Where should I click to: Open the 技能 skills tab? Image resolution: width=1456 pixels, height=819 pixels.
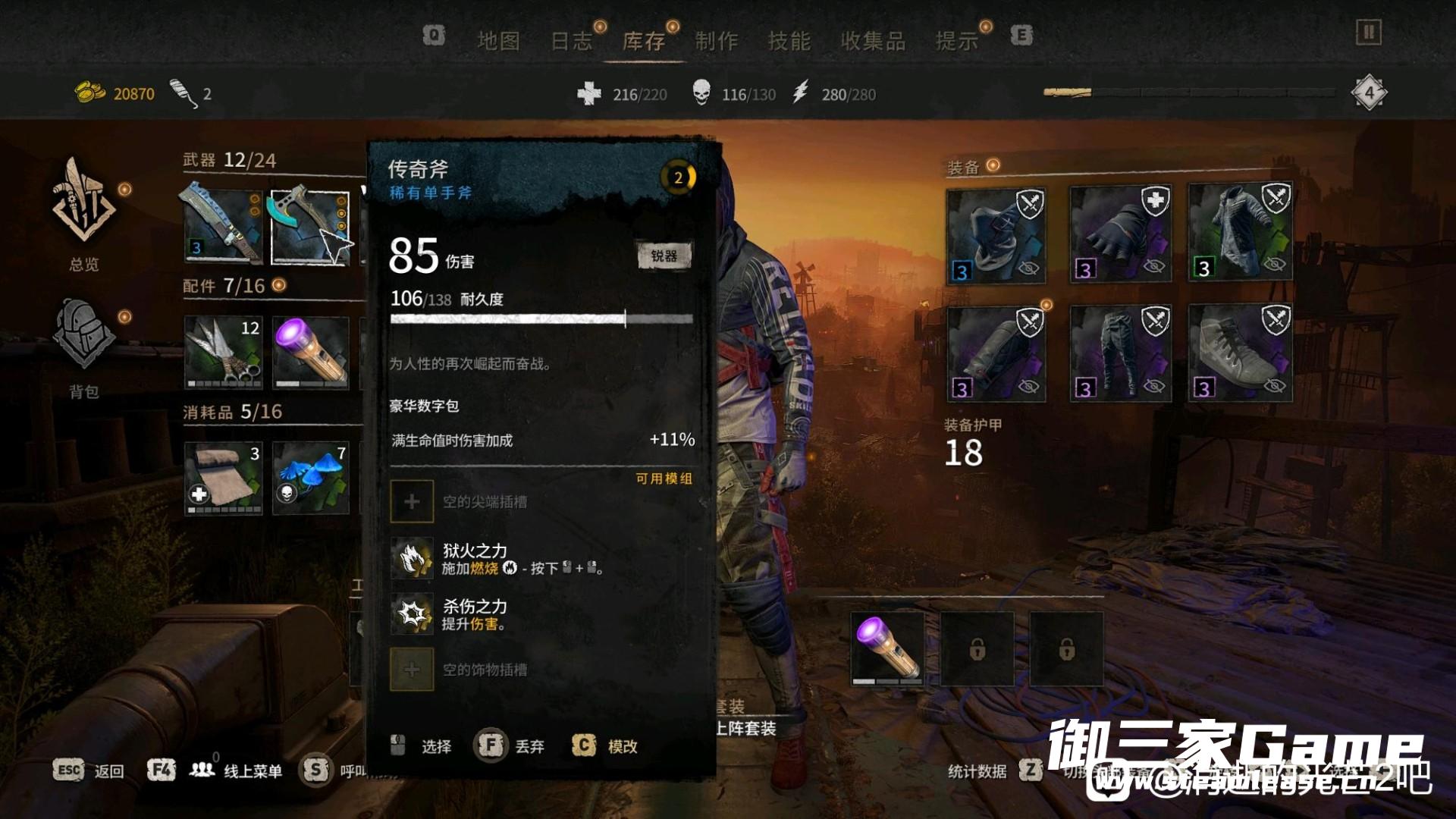[x=789, y=41]
